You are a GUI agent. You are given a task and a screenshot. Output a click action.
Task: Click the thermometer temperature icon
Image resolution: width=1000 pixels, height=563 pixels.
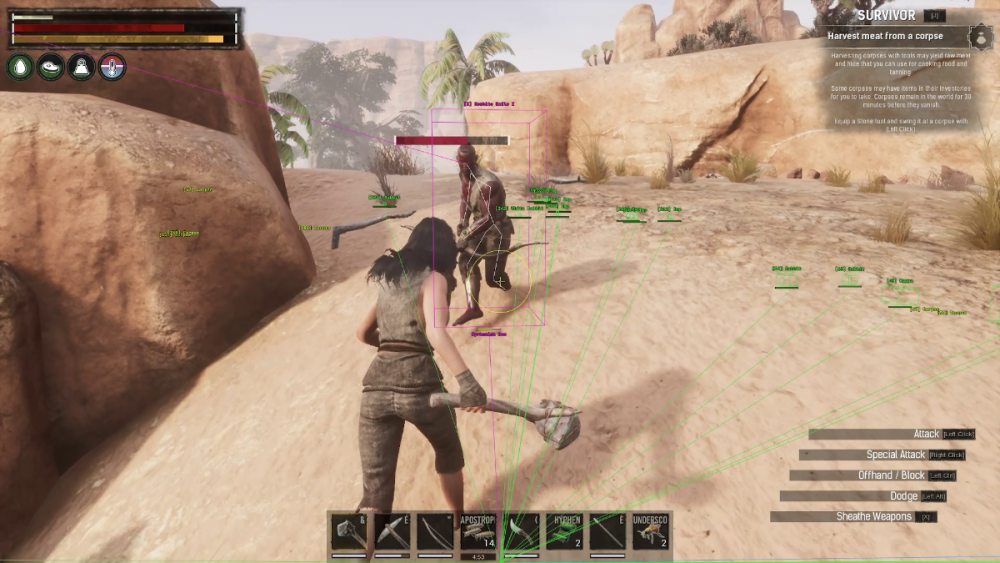pyautogui.click(x=112, y=67)
